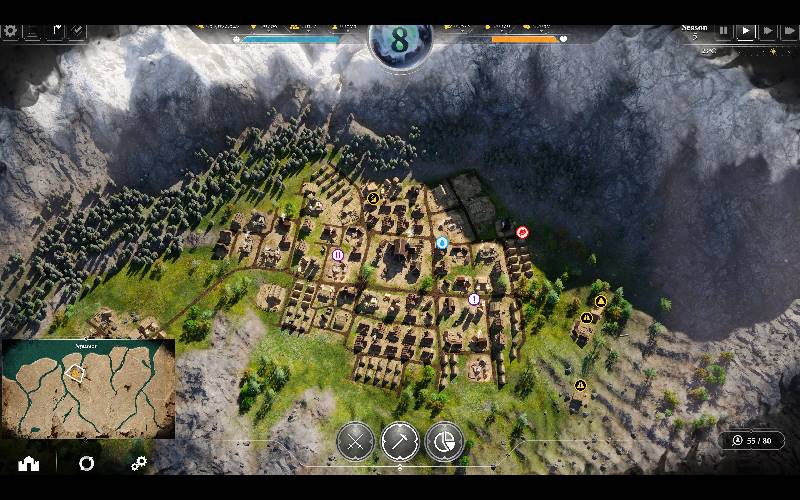Click the blue water drop marker
The width and height of the screenshot is (800, 500).
tap(442, 242)
